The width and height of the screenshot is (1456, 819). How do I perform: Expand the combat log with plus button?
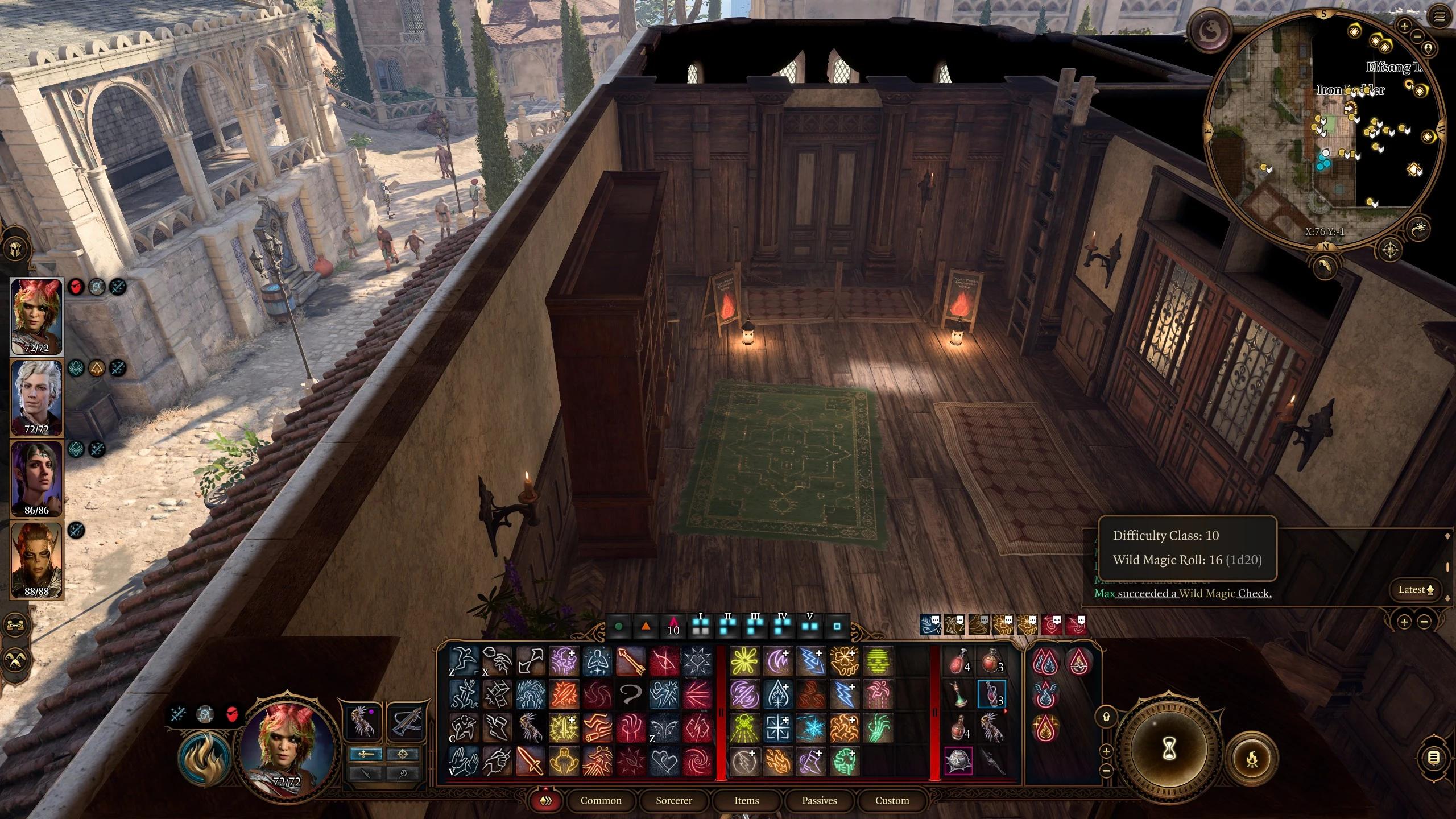click(x=1404, y=622)
